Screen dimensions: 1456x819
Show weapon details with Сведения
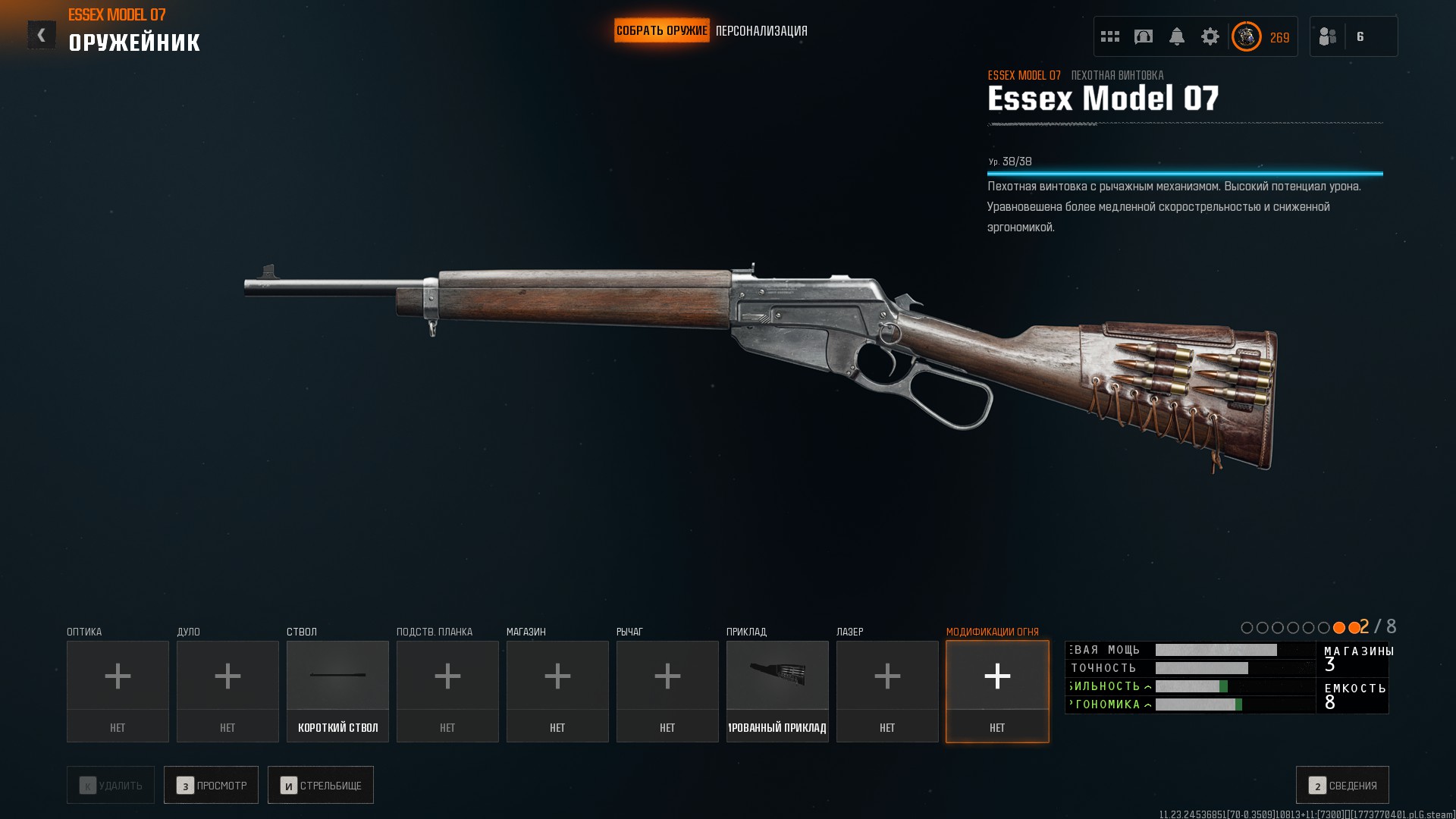point(1342,785)
